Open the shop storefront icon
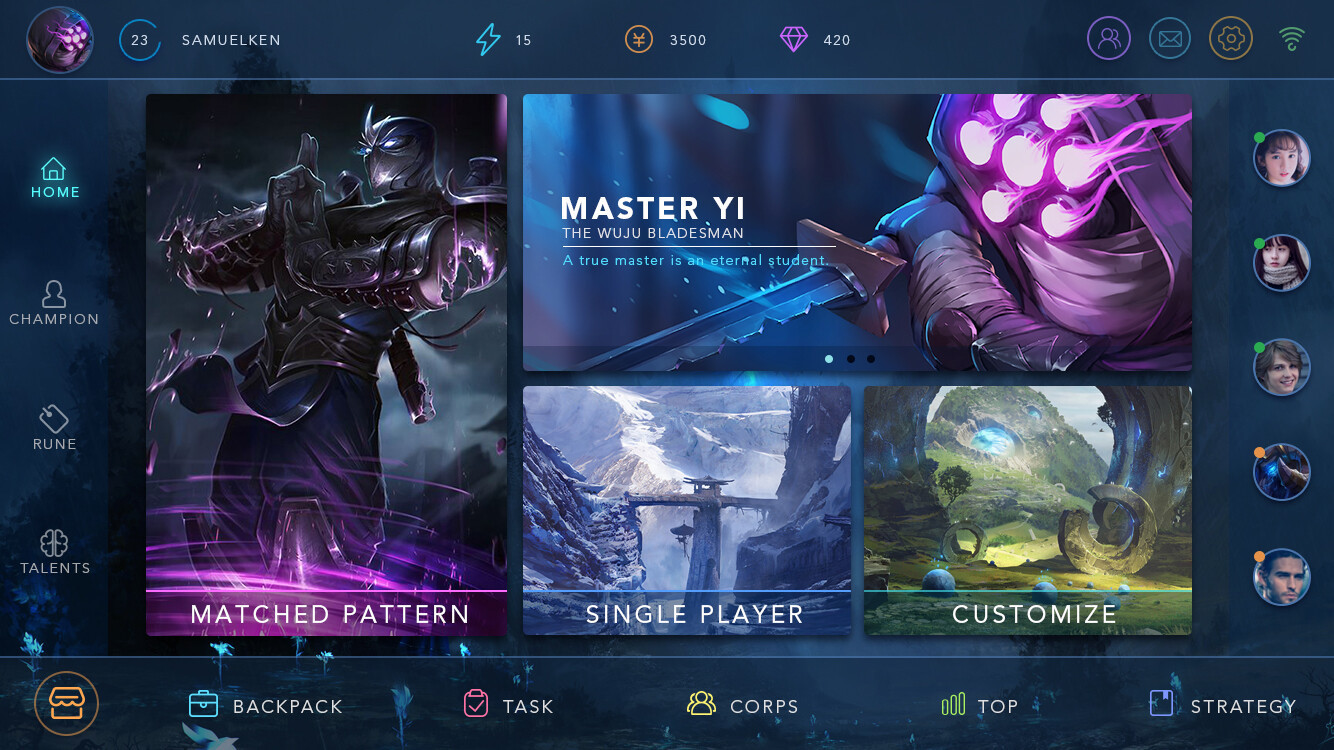This screenshot has height=750, width=1334. pyautogui.click(x=67, y=704)
